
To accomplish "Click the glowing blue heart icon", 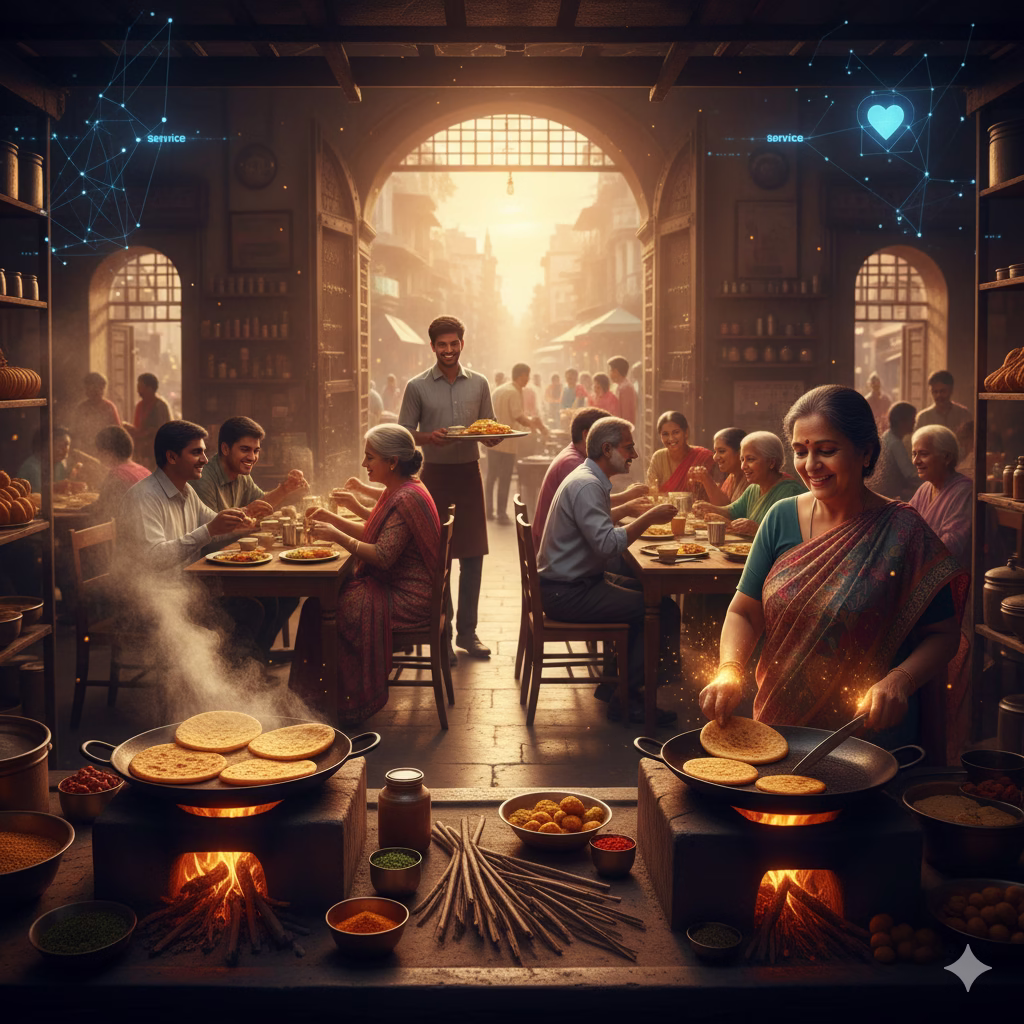I will [885, 120].
